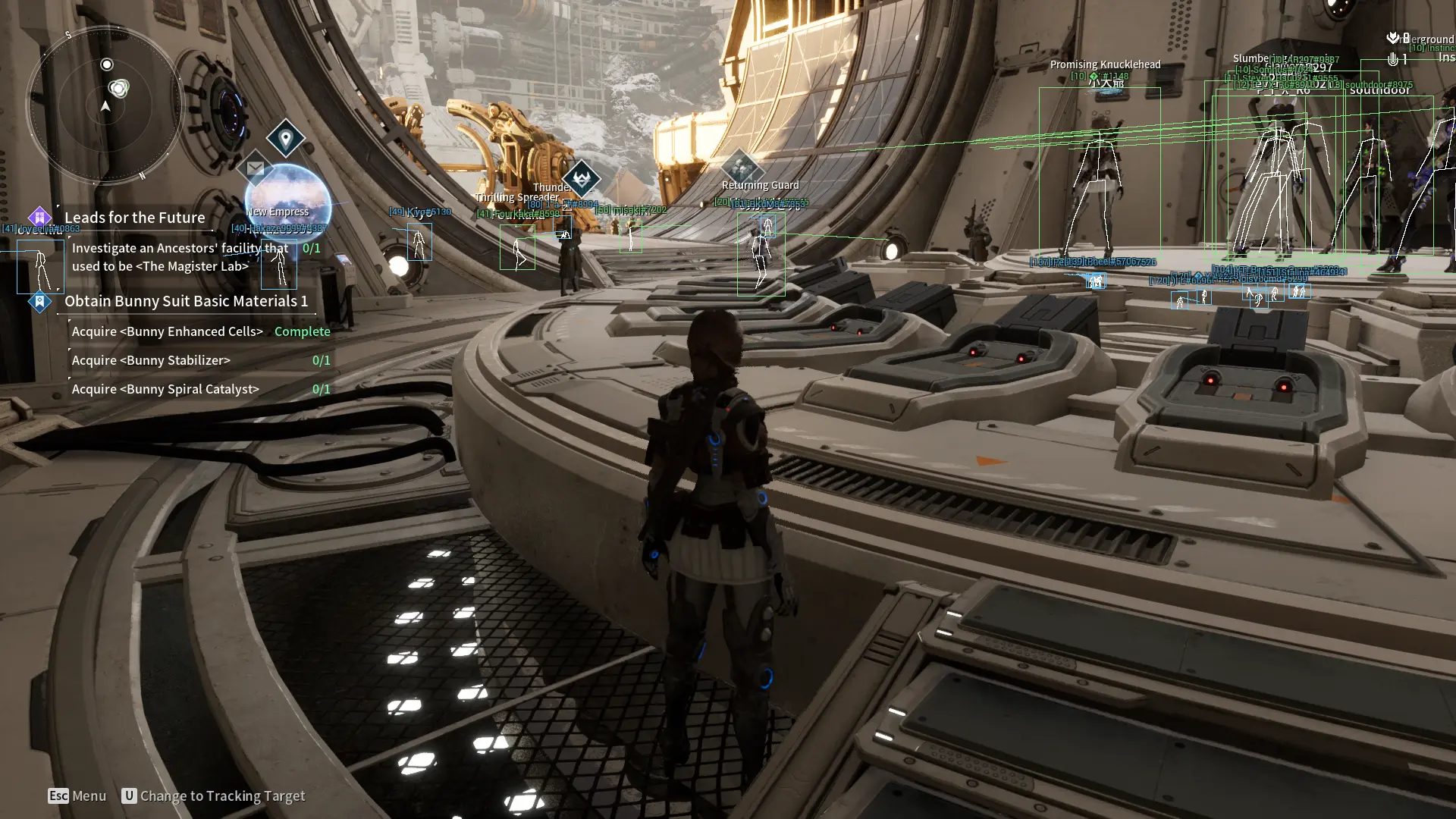Open the mailbox envelope marker
This screenshot has width=1456, height=819.
256,168
